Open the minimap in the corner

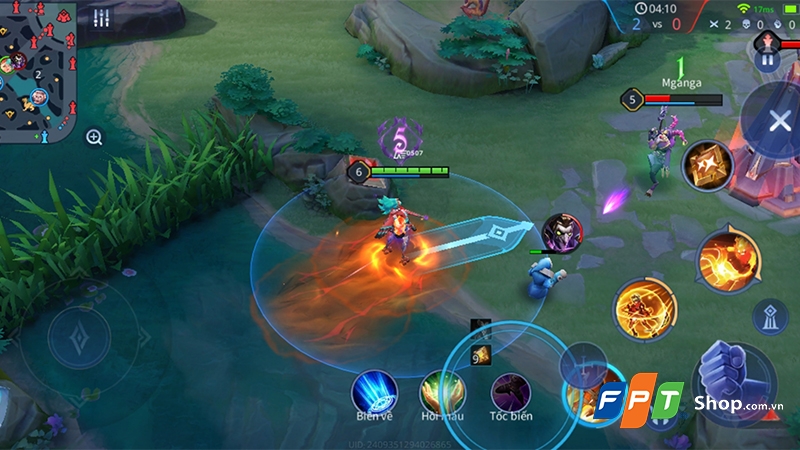(37, 72)
